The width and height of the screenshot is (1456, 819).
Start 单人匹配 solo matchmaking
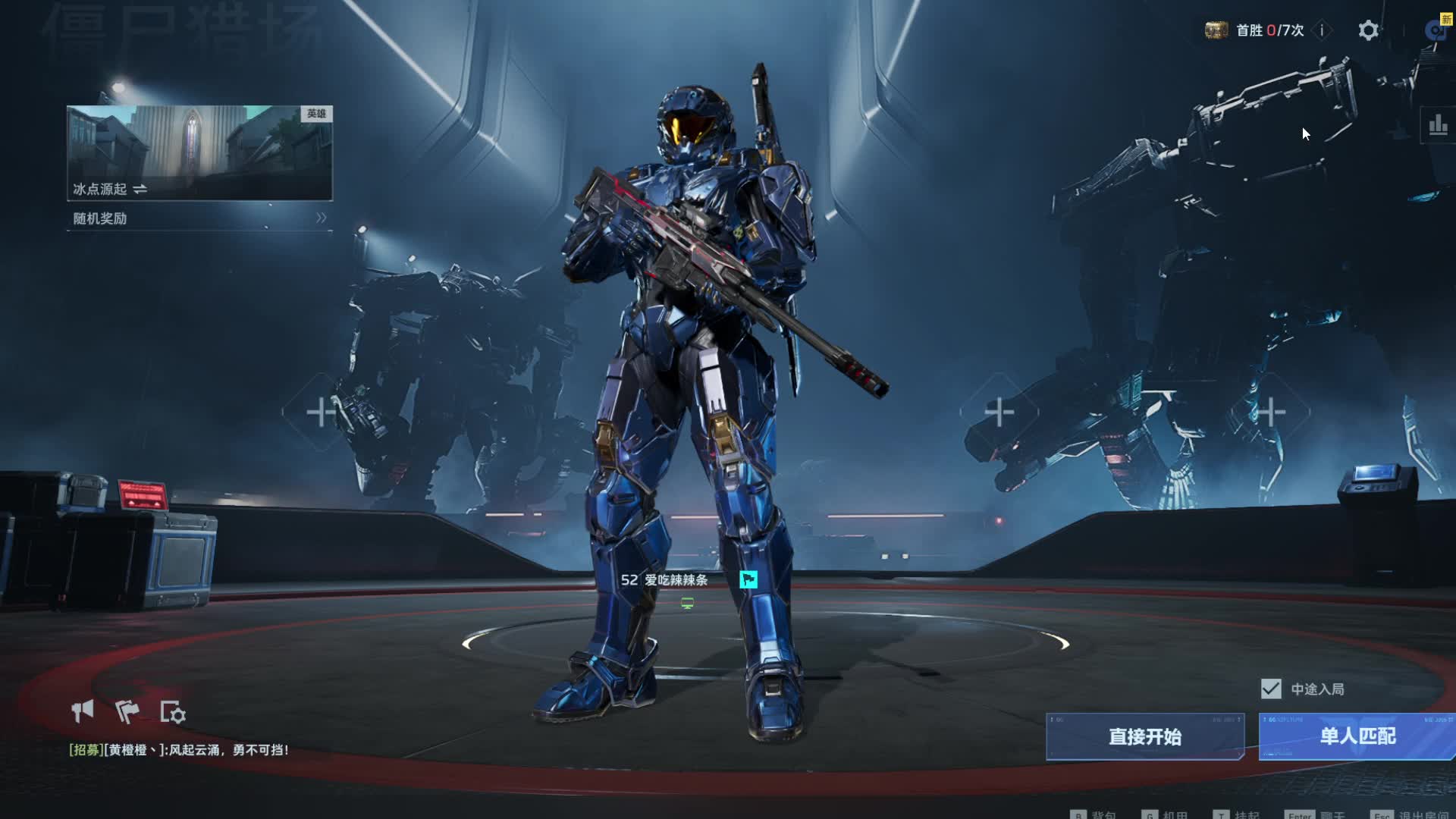click(x=1357, y=736)
